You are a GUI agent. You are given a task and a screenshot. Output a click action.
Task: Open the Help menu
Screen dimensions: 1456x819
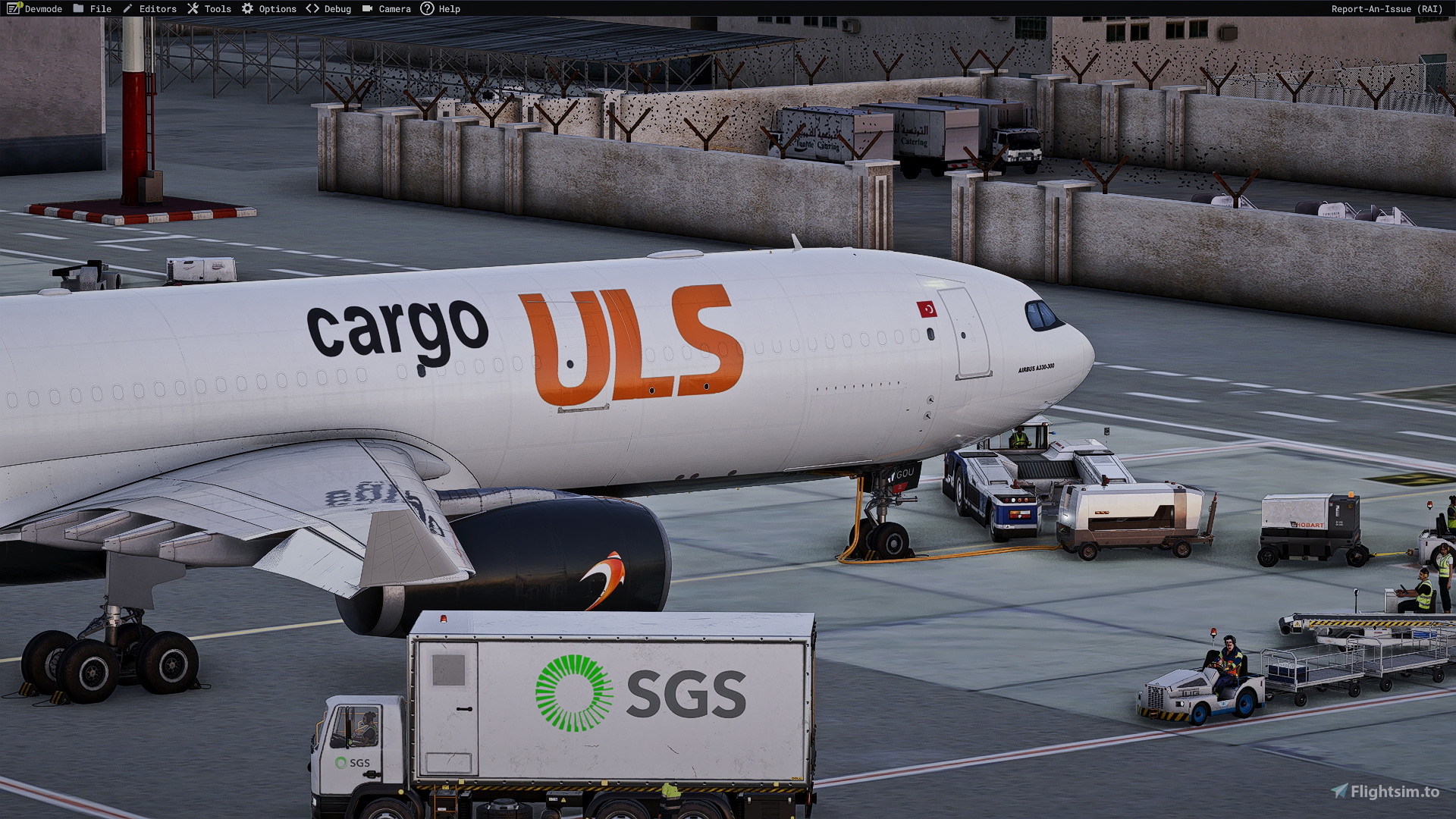pyautogui.click(x=449, y=8)
